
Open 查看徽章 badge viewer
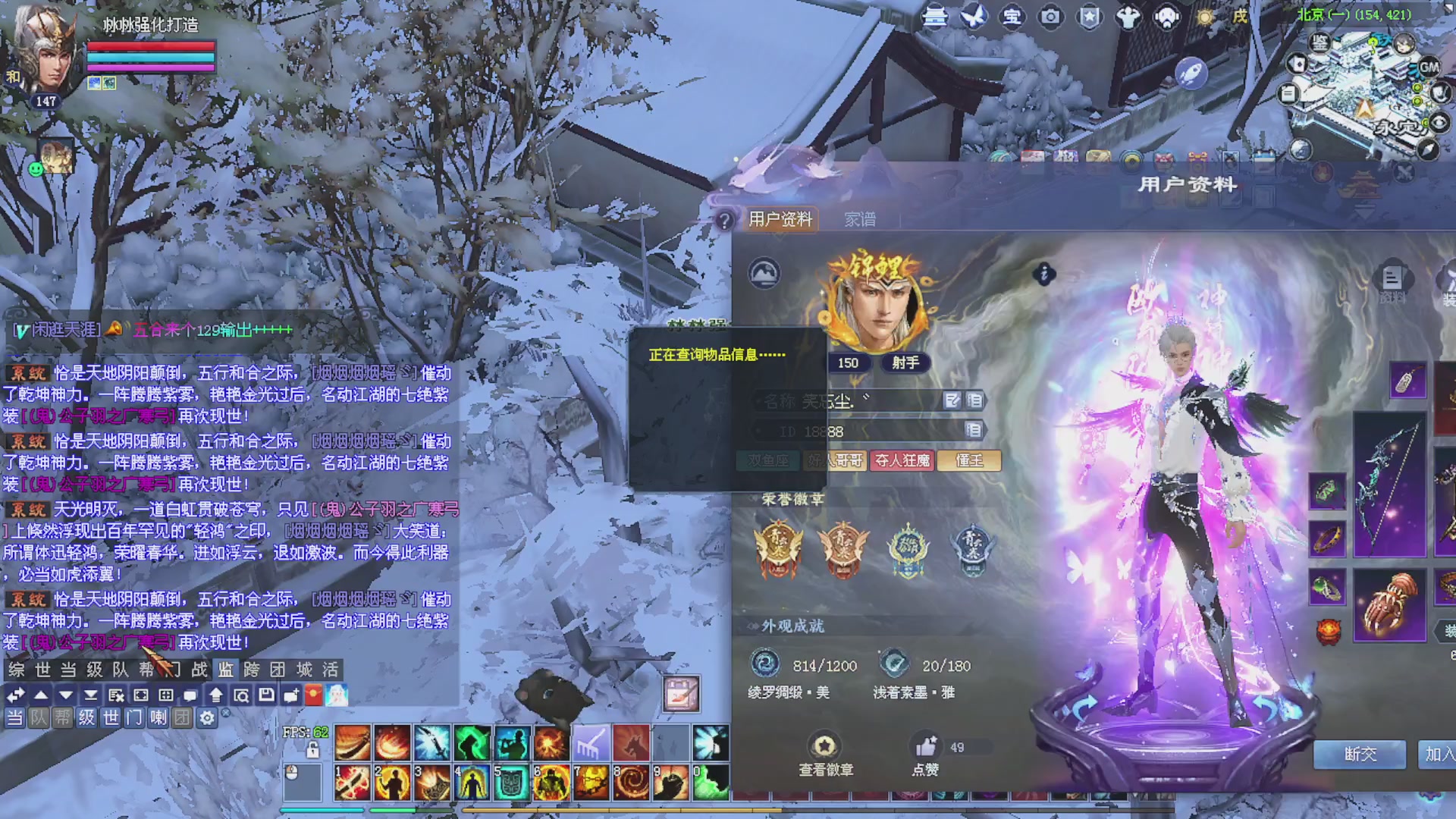(825, 755)
